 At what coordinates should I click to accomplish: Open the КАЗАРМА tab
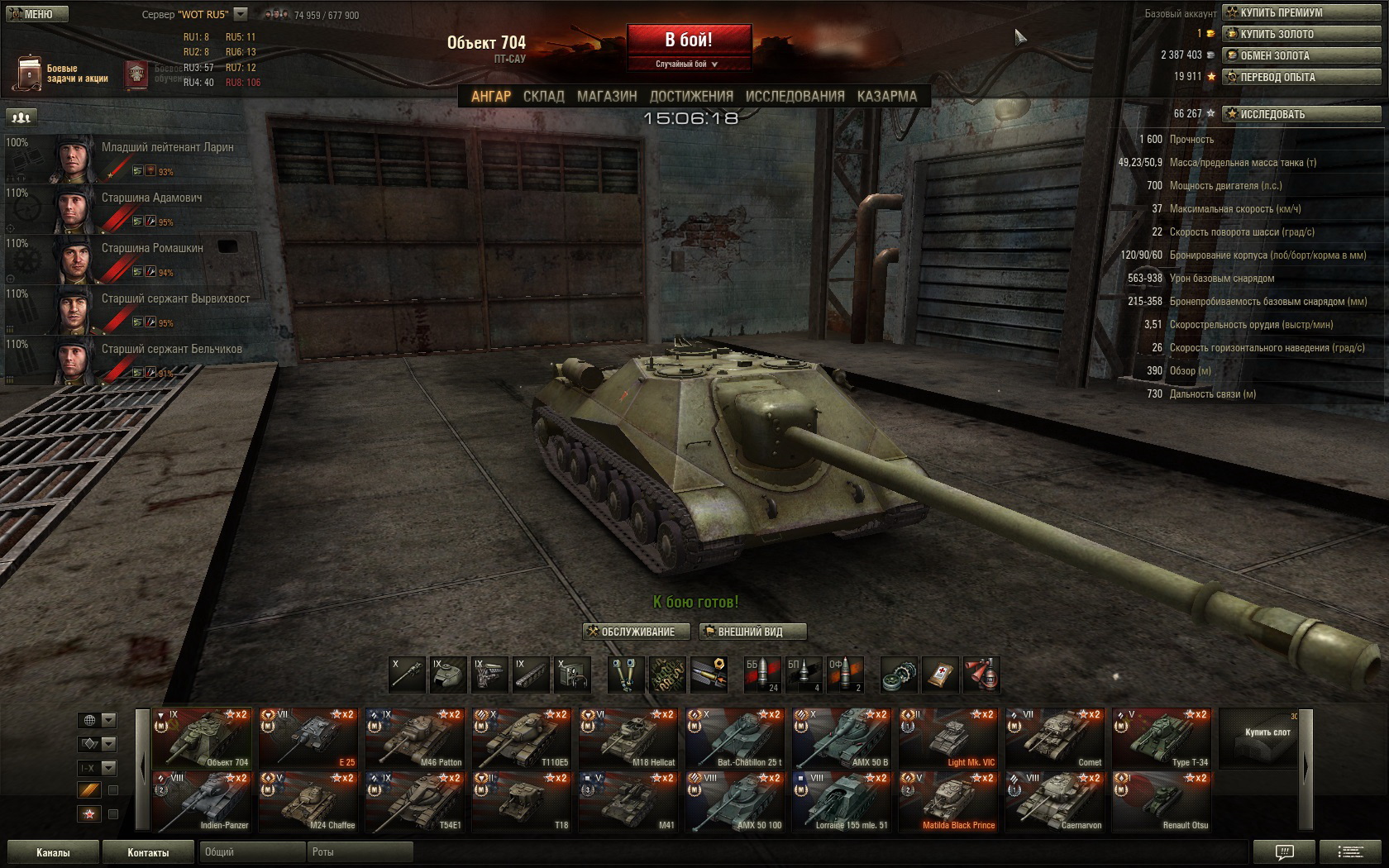[886, 96]
